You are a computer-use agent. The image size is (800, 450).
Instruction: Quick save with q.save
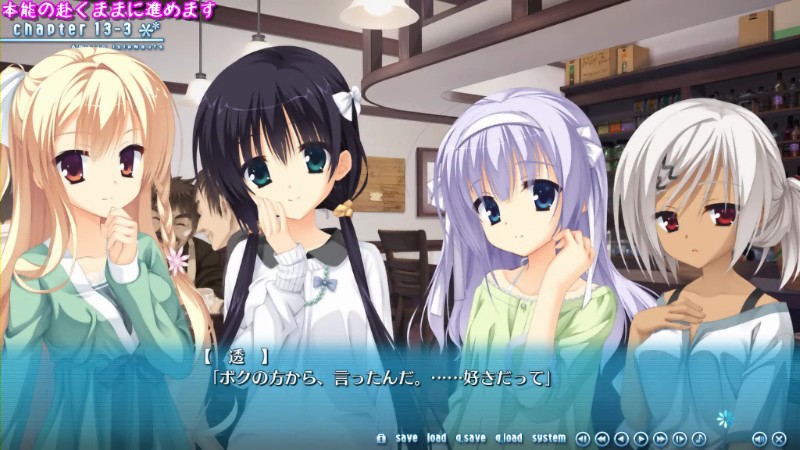point(470,438)
